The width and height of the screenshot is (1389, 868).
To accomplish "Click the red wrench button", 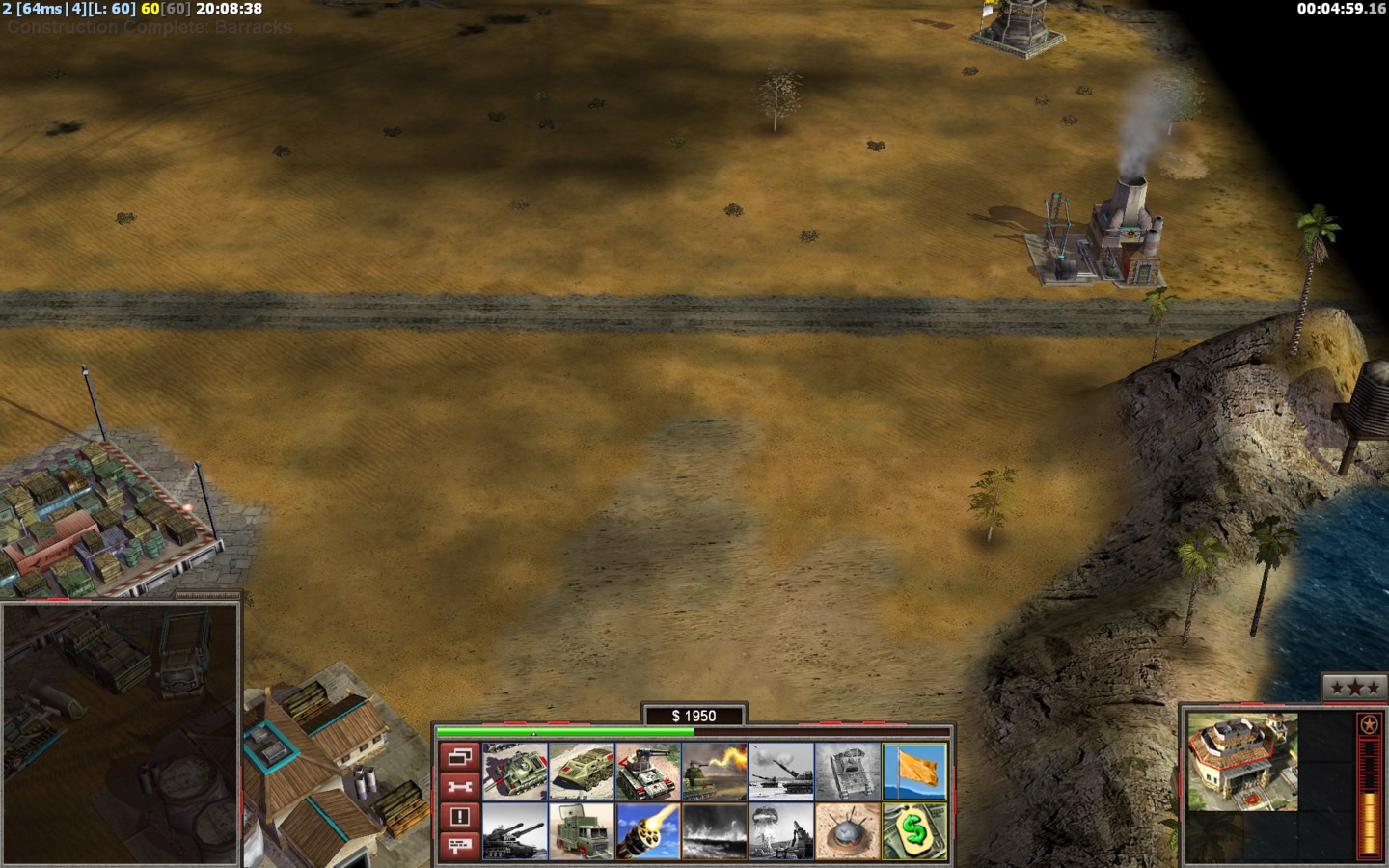I will click(459, 787).
